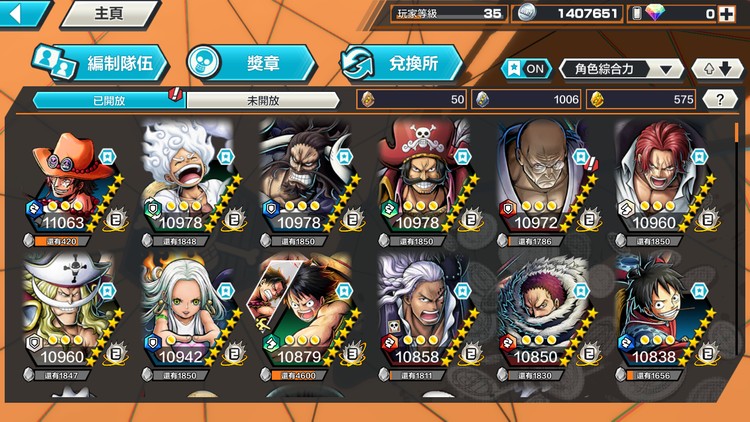Viewport: 750px width, 422px height.
Task: Open the 獎章 medals menu
Action: (x=250, y=63)
